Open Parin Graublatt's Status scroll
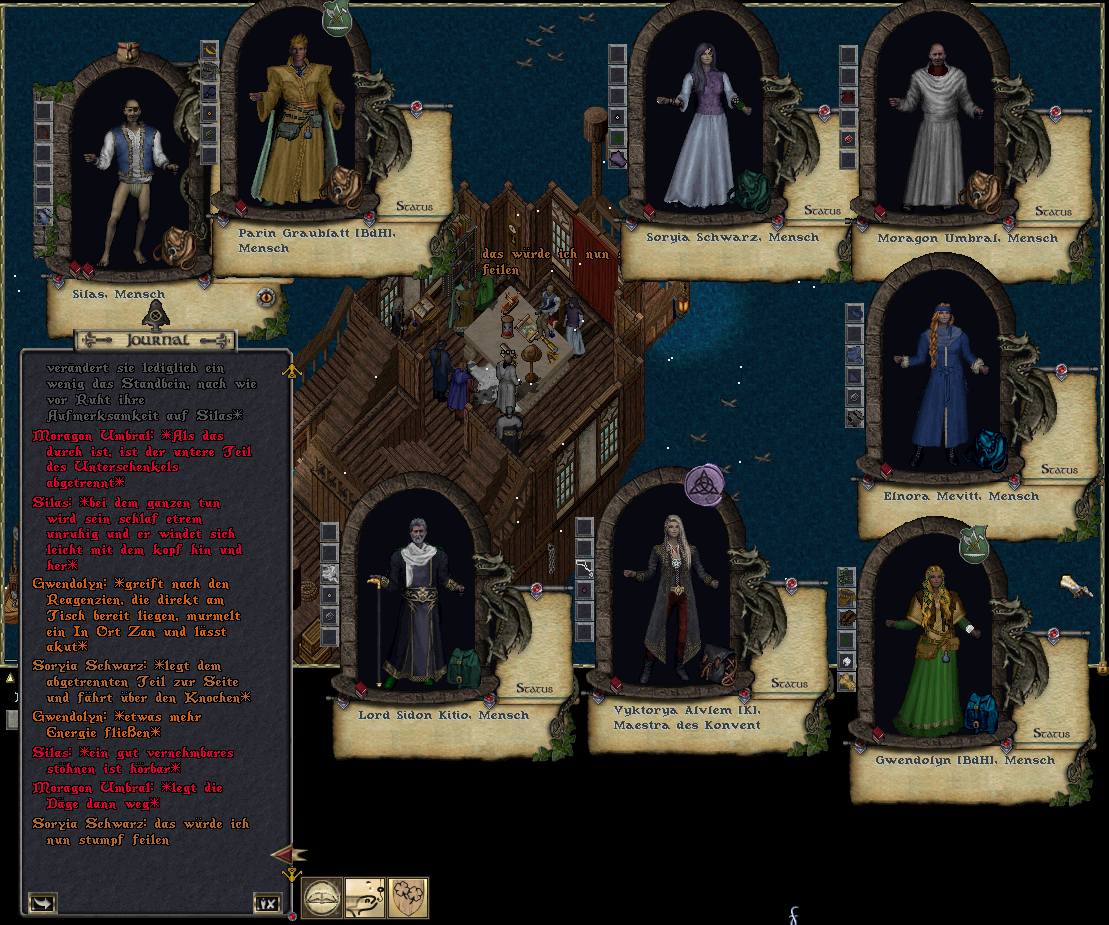Screen dimensions: 1109x925 coord(414,207)
